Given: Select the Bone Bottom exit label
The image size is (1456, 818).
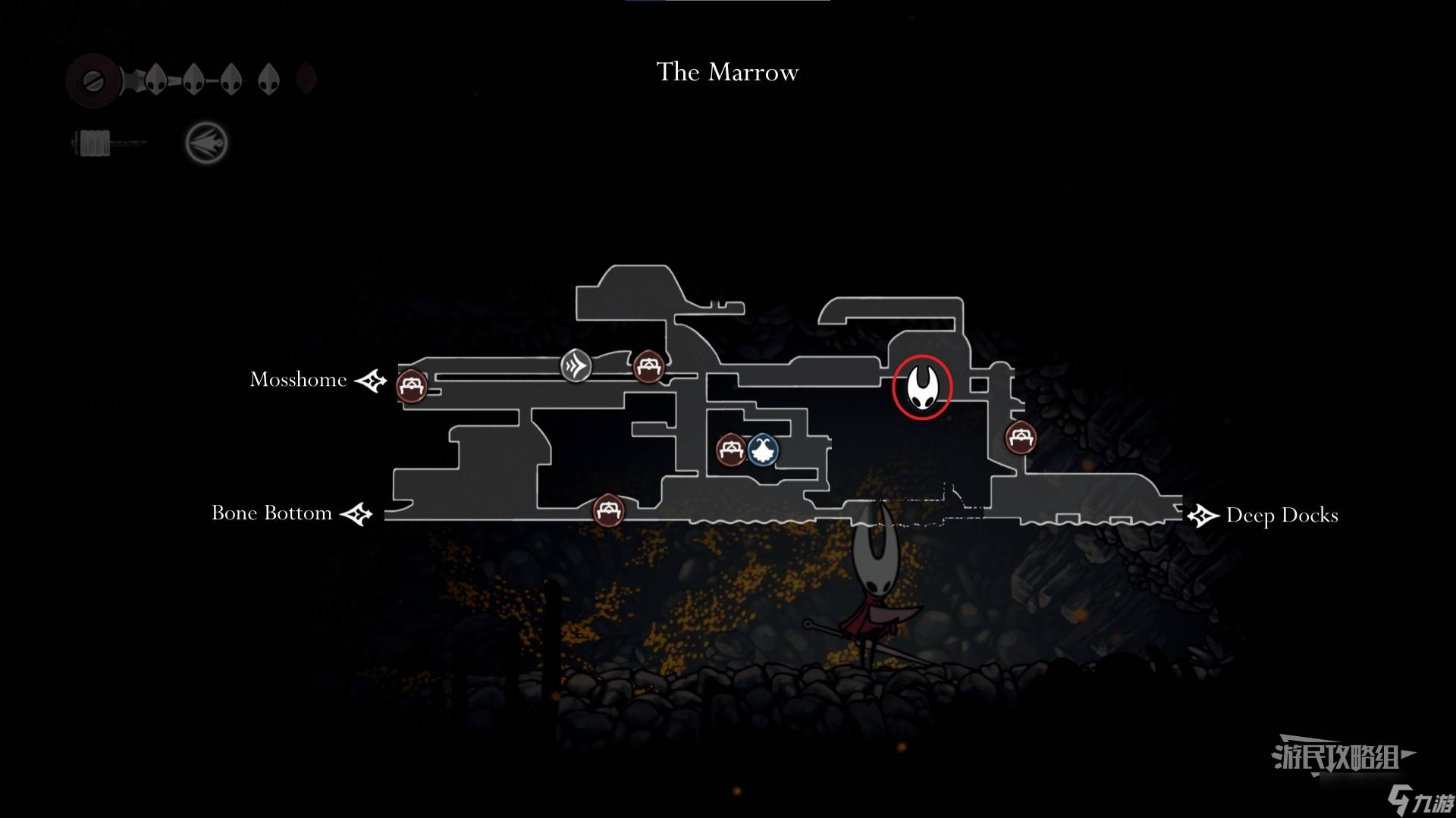Looking at the screenshot, I should pos(271,513).
